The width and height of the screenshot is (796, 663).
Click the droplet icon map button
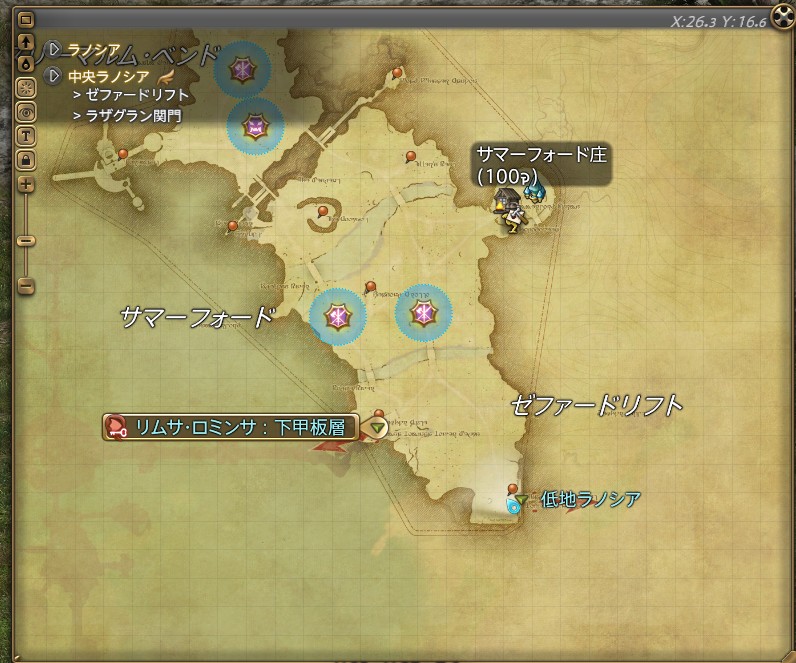pyautogui.click(x=26, y=61)
